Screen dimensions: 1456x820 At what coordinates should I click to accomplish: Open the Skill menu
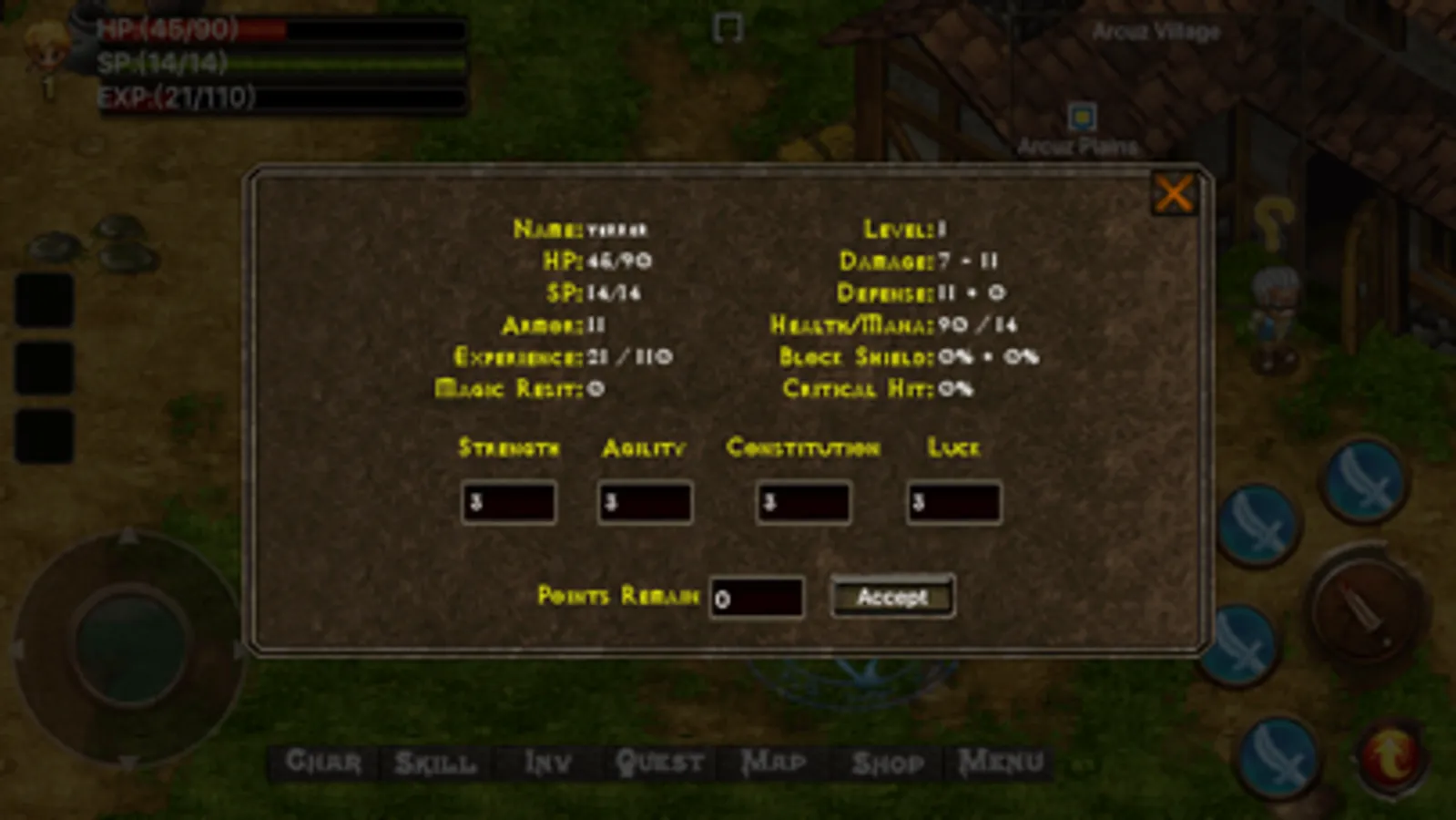tap(434, 762)
